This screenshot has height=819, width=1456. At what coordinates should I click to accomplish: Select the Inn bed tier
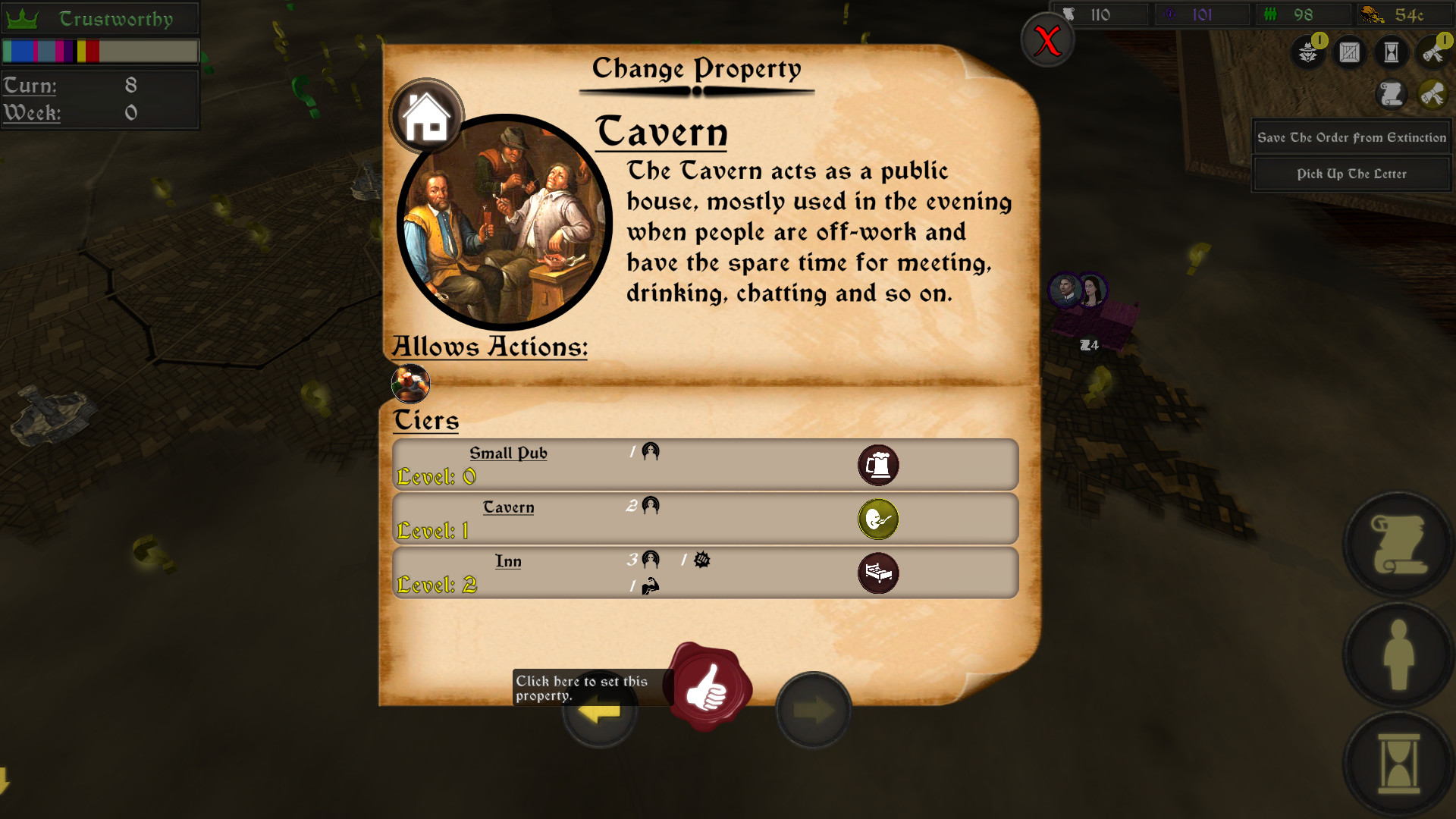(x=877, y=574)
